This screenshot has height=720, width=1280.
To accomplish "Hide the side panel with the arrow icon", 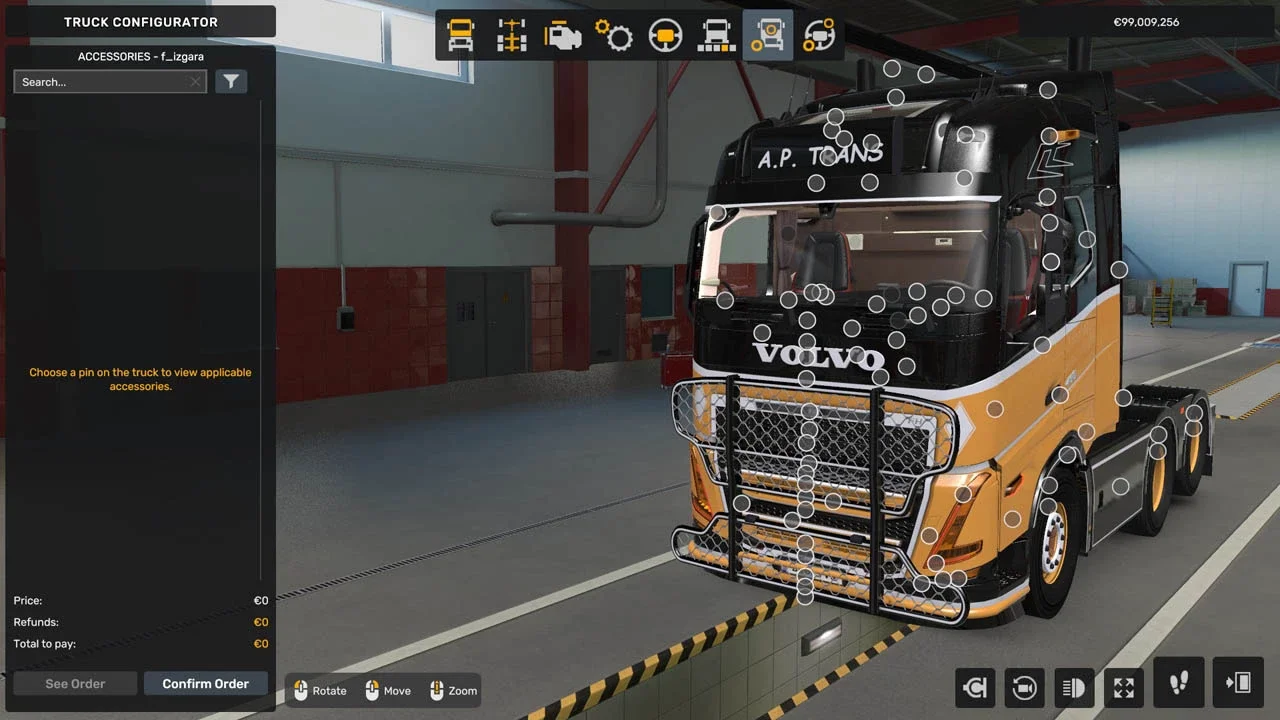I will pos(1238,683).
